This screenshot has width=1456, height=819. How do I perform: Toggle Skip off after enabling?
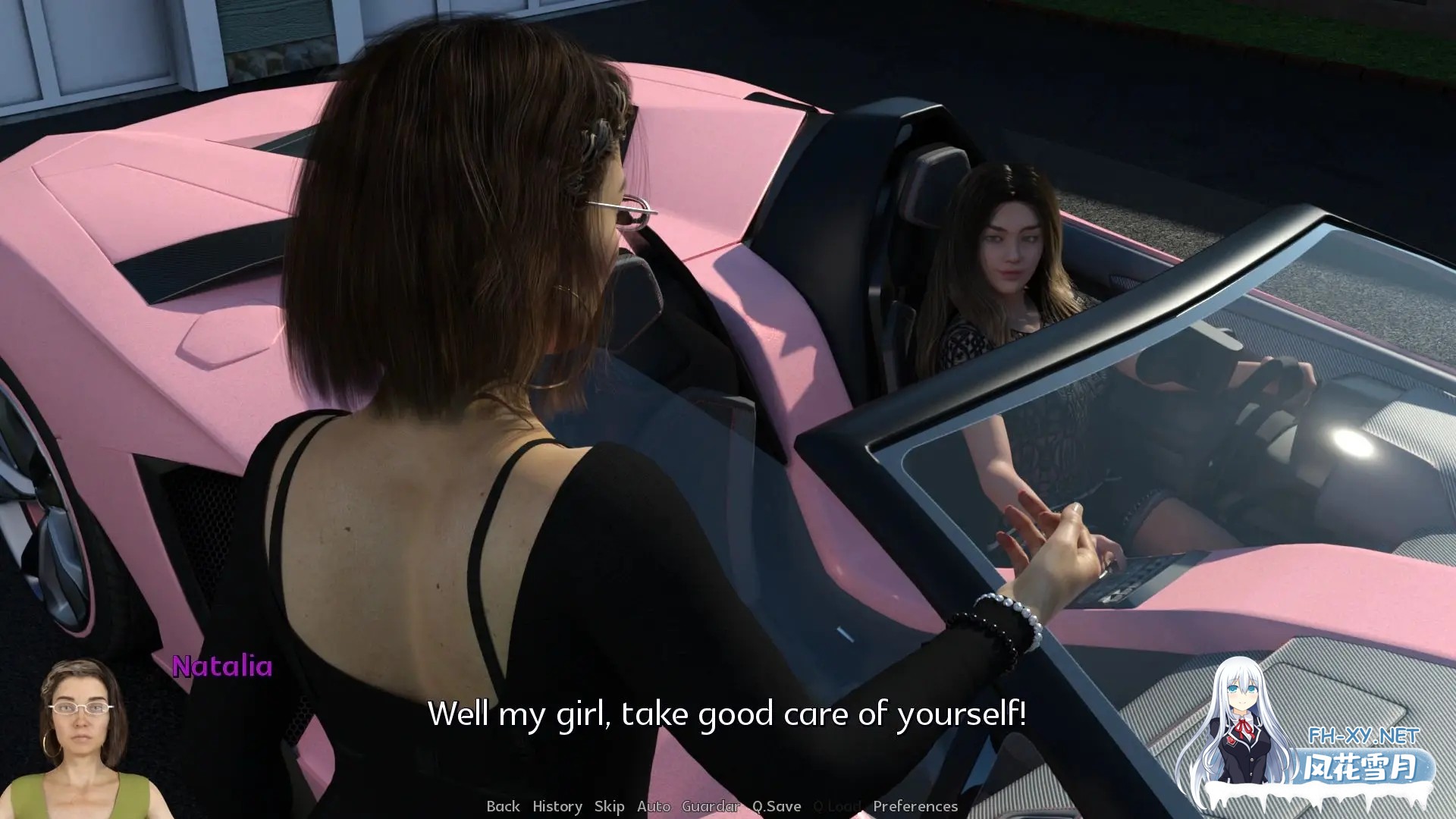click(x=609, y=806)
